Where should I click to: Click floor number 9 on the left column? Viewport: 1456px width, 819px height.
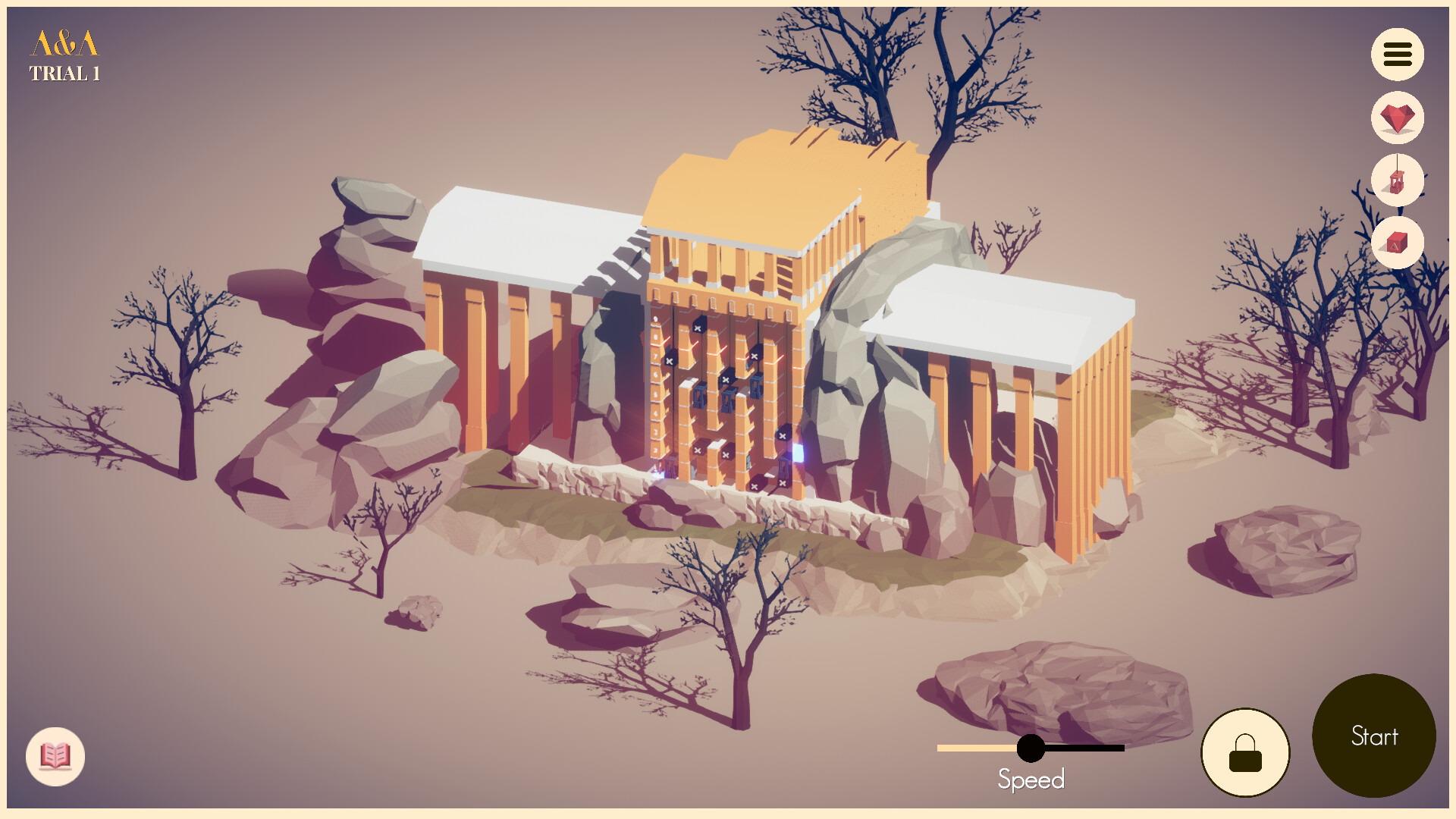click(x=655, y=318)
